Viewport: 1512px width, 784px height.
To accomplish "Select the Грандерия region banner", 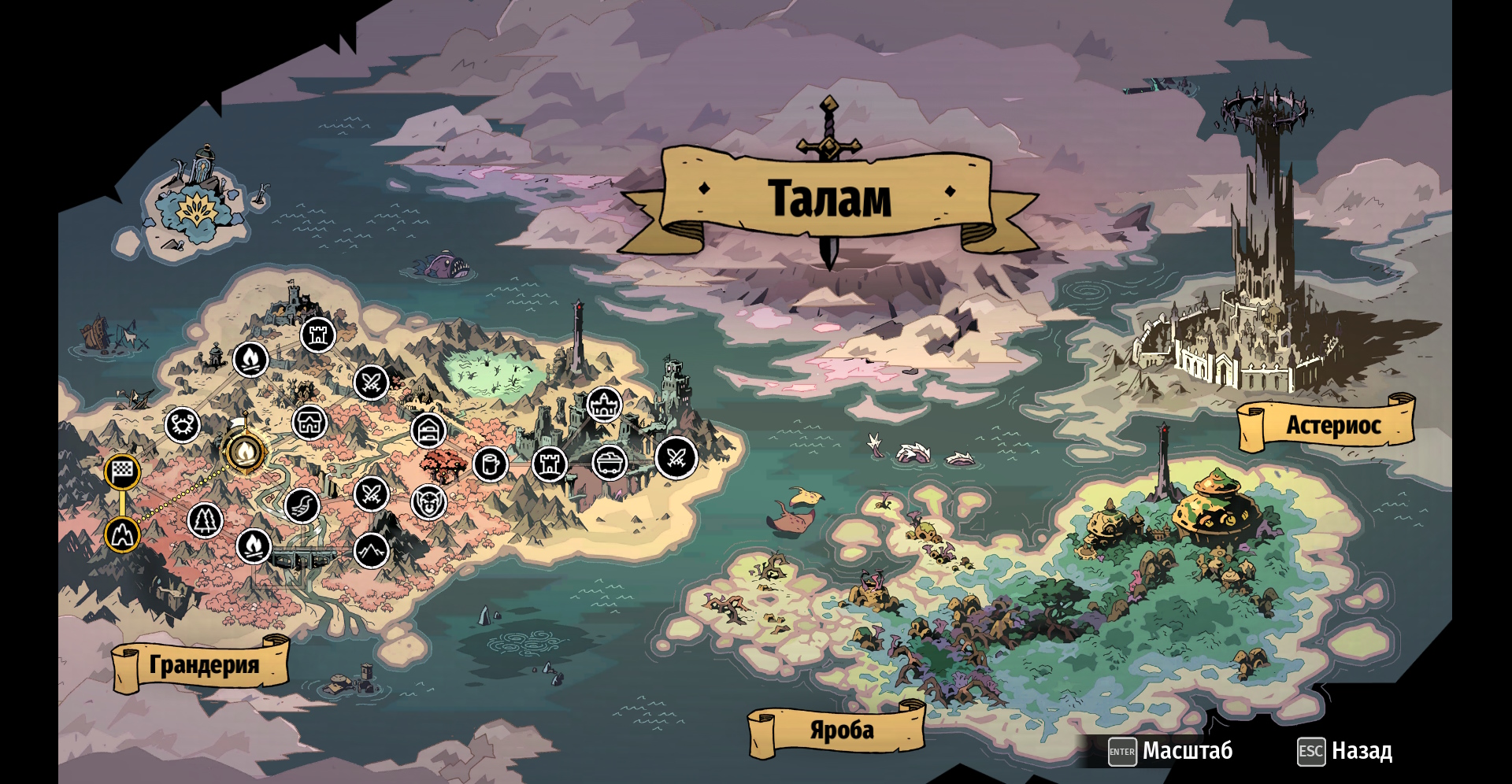I will point(203,665).
